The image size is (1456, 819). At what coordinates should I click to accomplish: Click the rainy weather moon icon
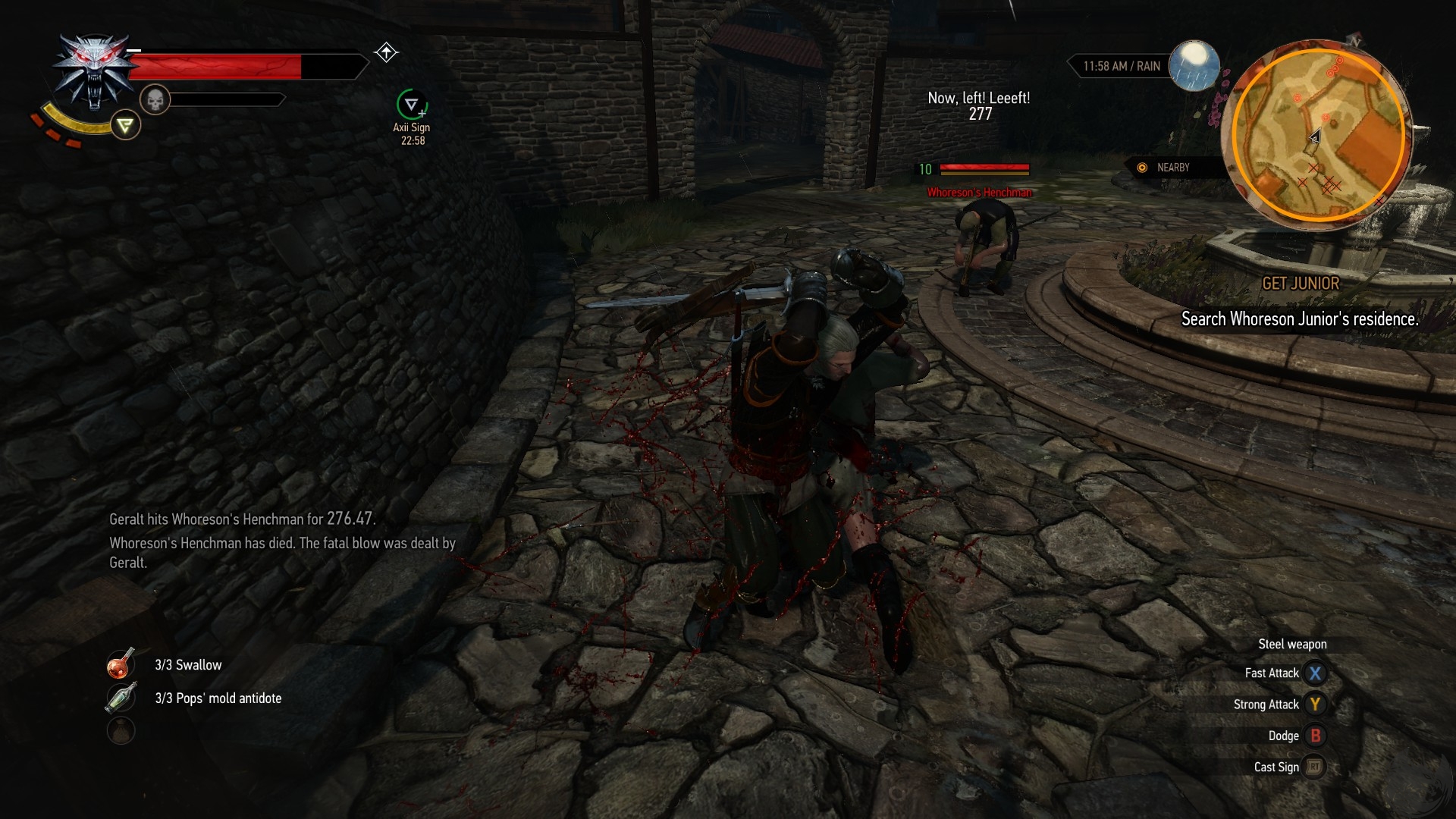pyautogui.click(x=1194, y=65)
